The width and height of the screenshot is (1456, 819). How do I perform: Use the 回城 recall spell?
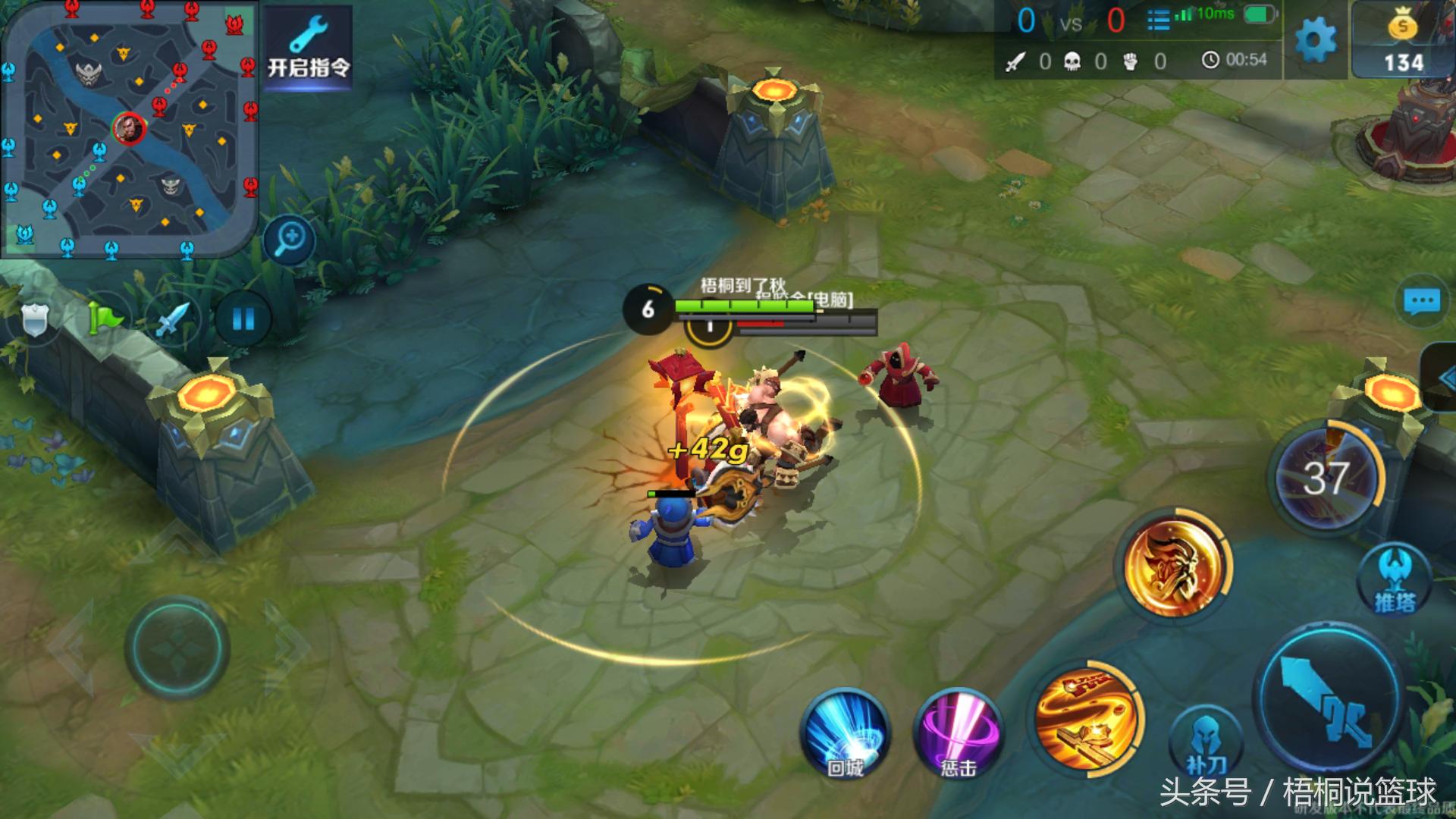pos(845,734)
